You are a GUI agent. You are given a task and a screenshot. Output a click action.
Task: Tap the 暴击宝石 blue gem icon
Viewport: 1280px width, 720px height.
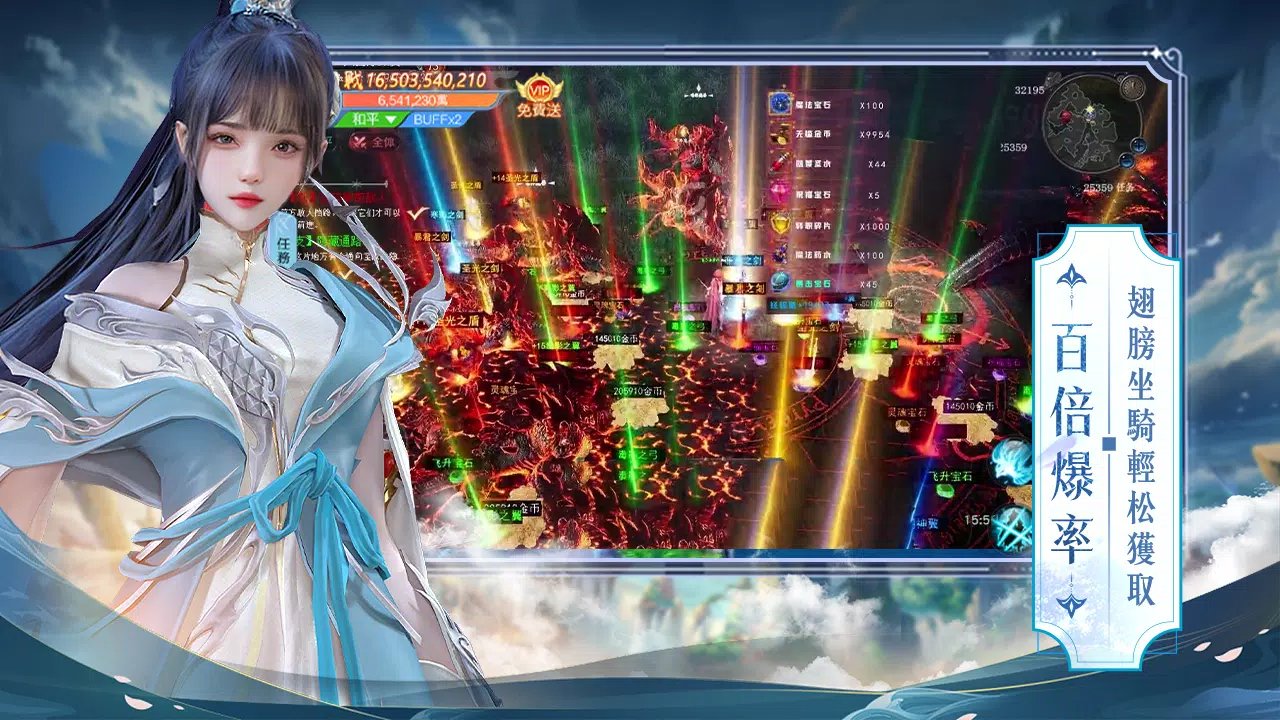click(x=778, y=280)
